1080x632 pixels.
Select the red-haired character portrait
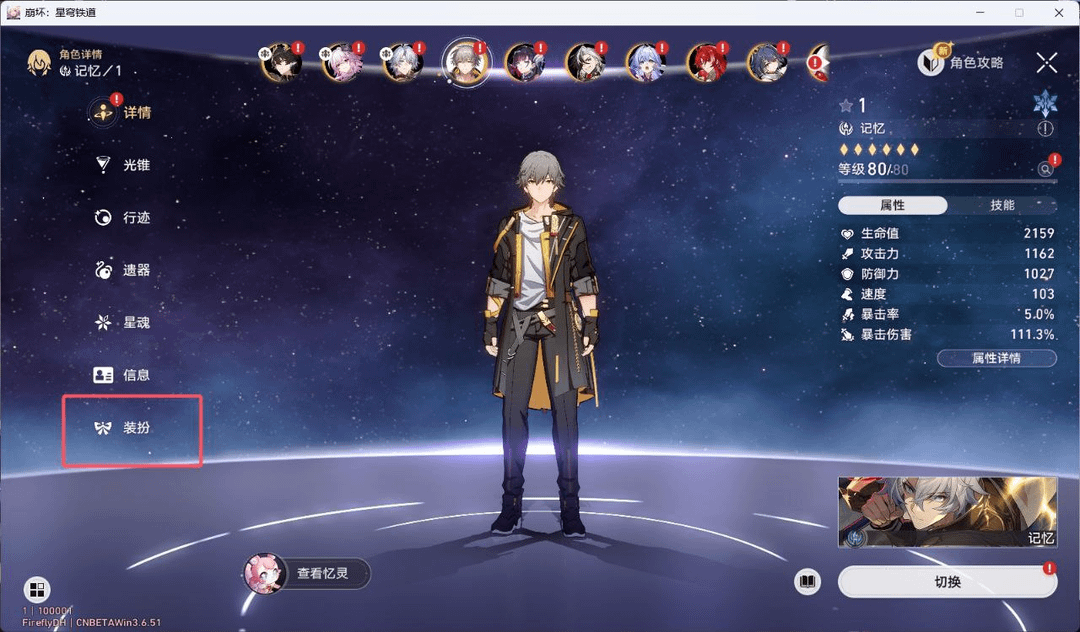[x=706, y=62]
